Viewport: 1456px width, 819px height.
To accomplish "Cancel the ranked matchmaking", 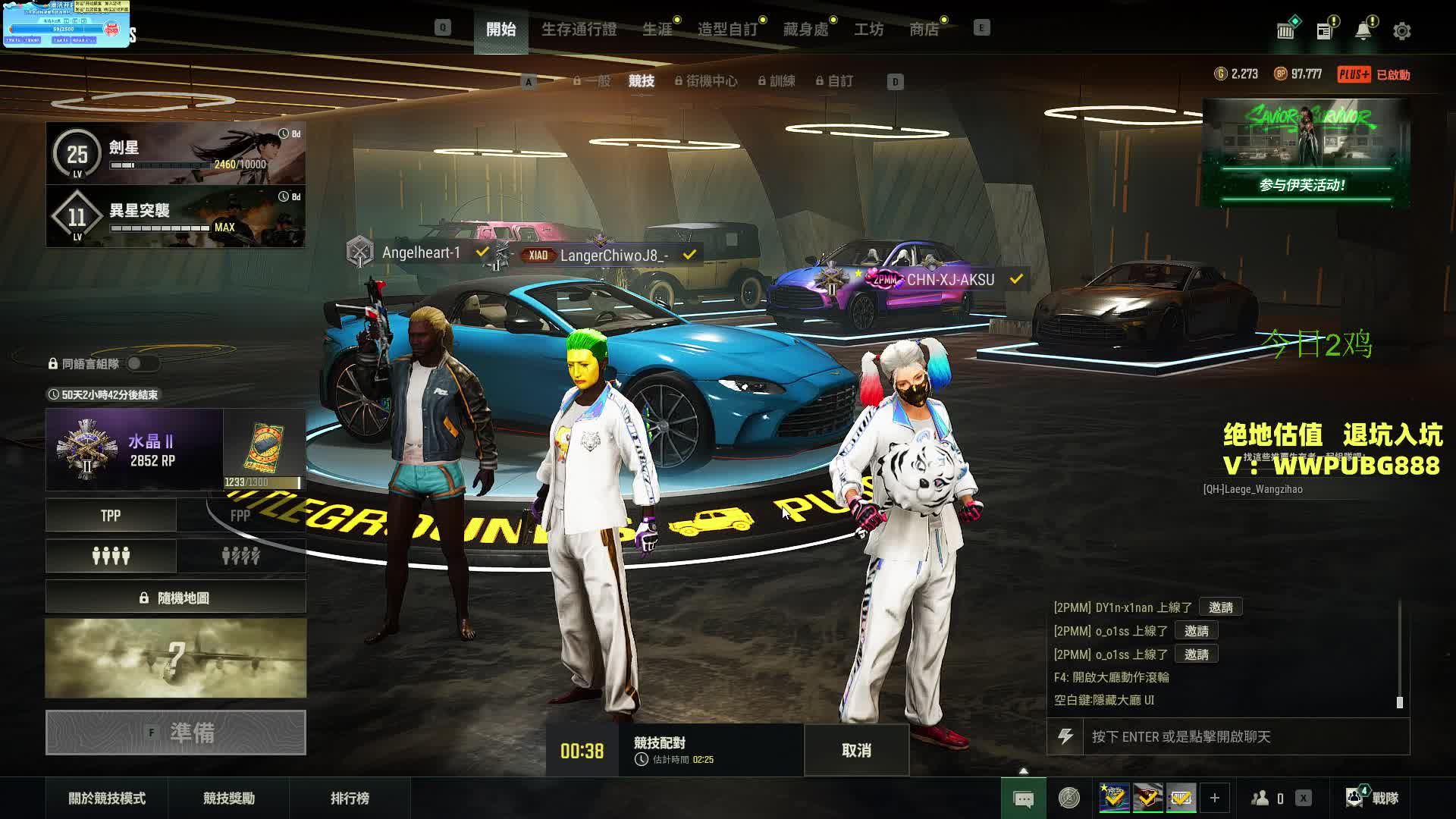I will point(856,750).
